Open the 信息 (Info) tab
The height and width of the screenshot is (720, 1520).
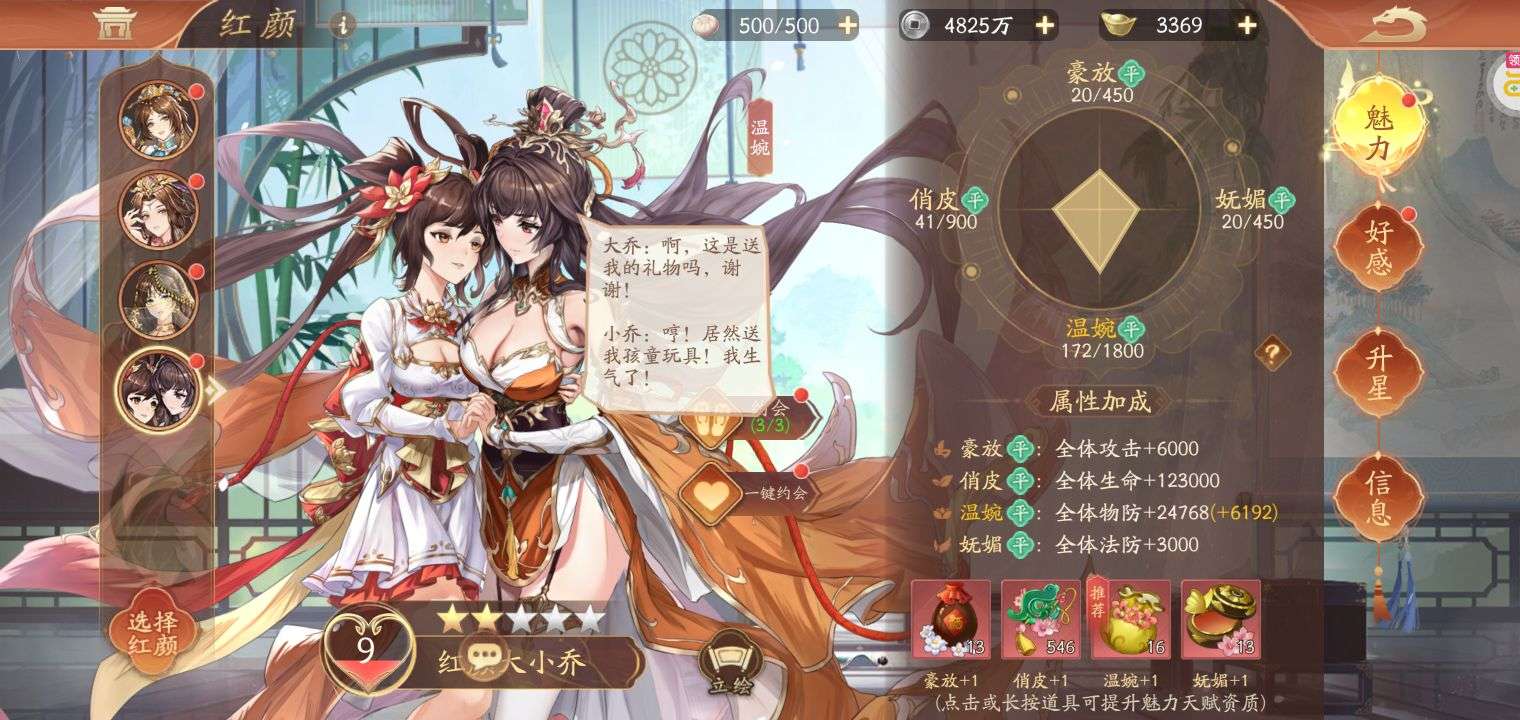(x=1379, y=498)
